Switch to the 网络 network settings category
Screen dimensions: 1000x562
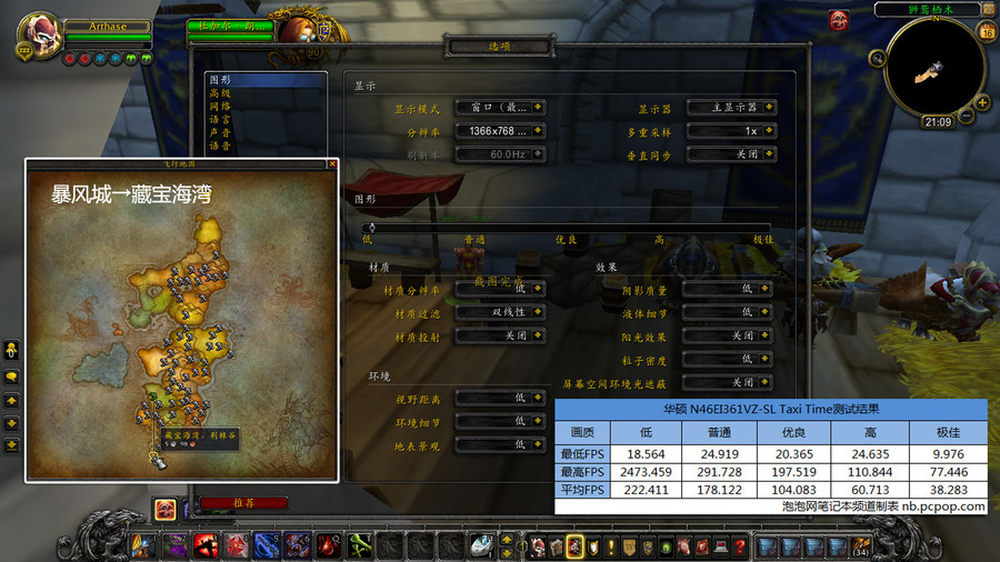[x=219, y=106]
